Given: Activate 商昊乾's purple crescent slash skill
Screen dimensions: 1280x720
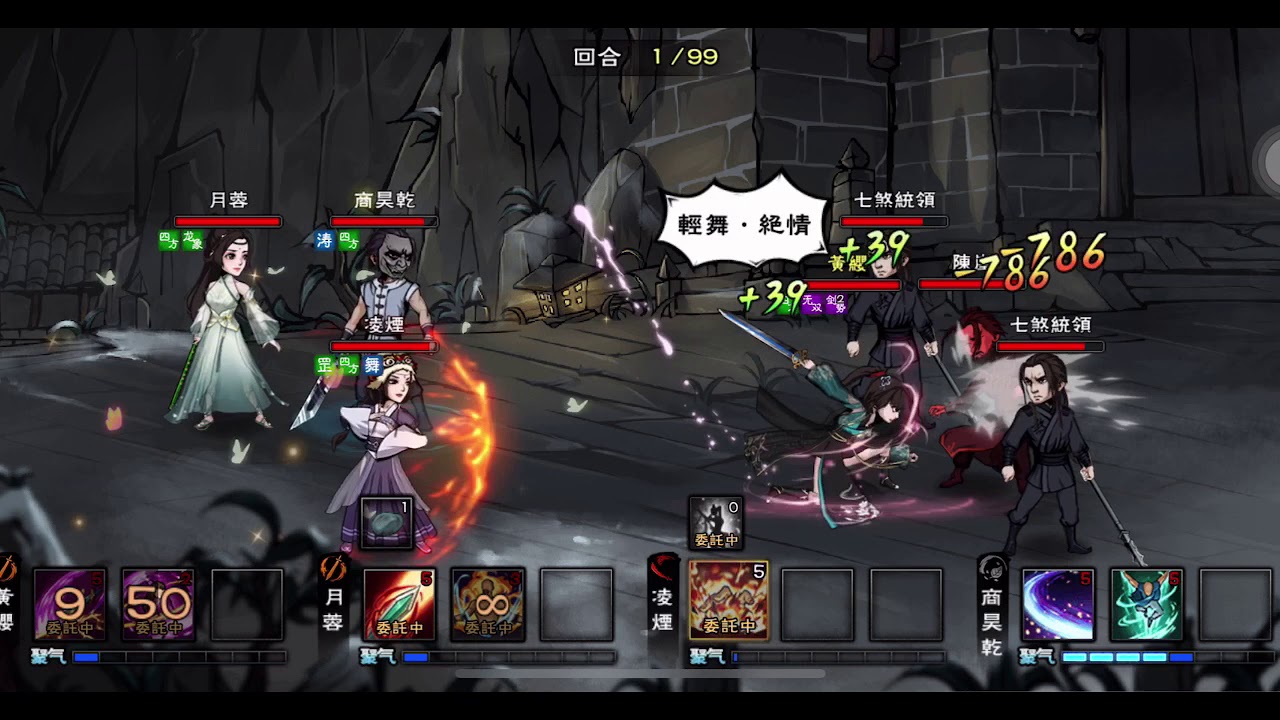Looking at the screenshot, I should pyautogui.click(x=1058, y=604).
